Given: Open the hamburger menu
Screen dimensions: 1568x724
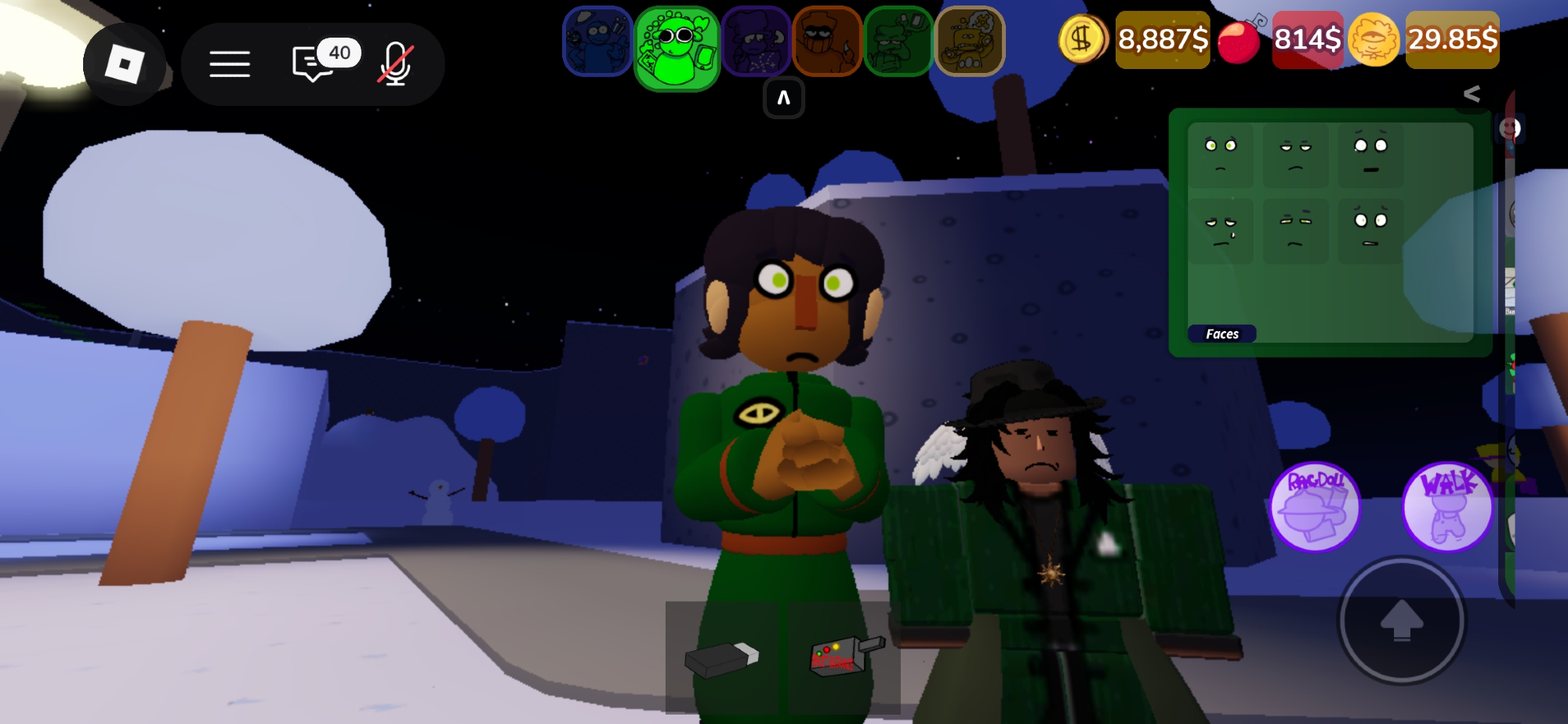Looking at the screenshot, I should 230,64.
